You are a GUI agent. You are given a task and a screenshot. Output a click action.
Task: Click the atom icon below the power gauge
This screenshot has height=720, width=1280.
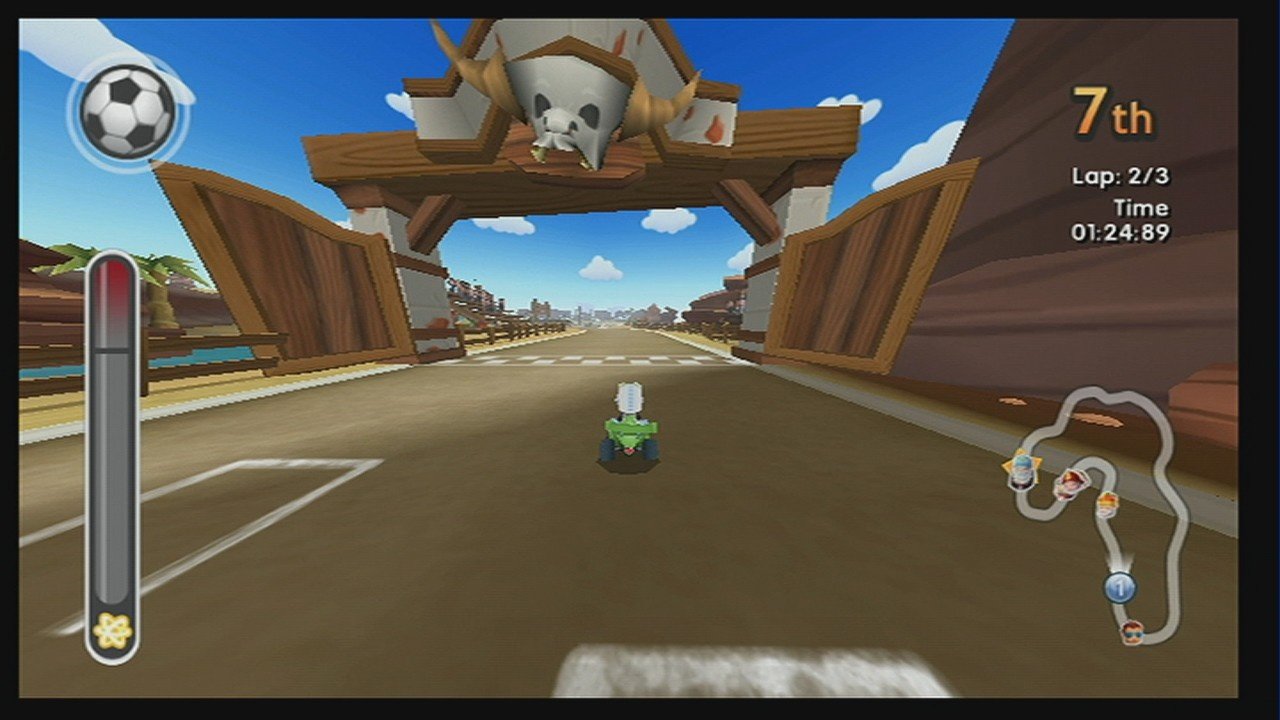[113, 627]
